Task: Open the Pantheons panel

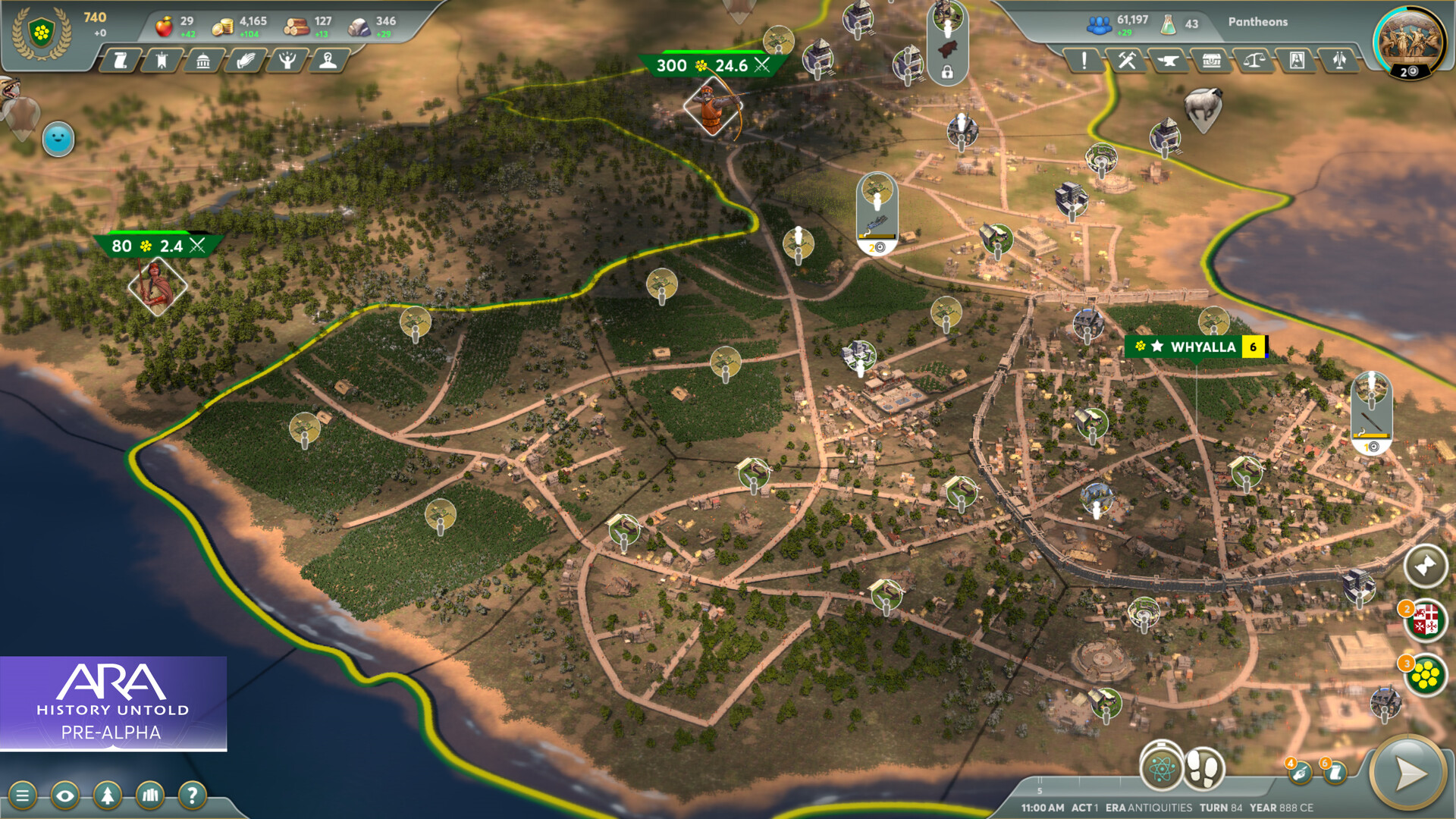Action: (1257, 22)
